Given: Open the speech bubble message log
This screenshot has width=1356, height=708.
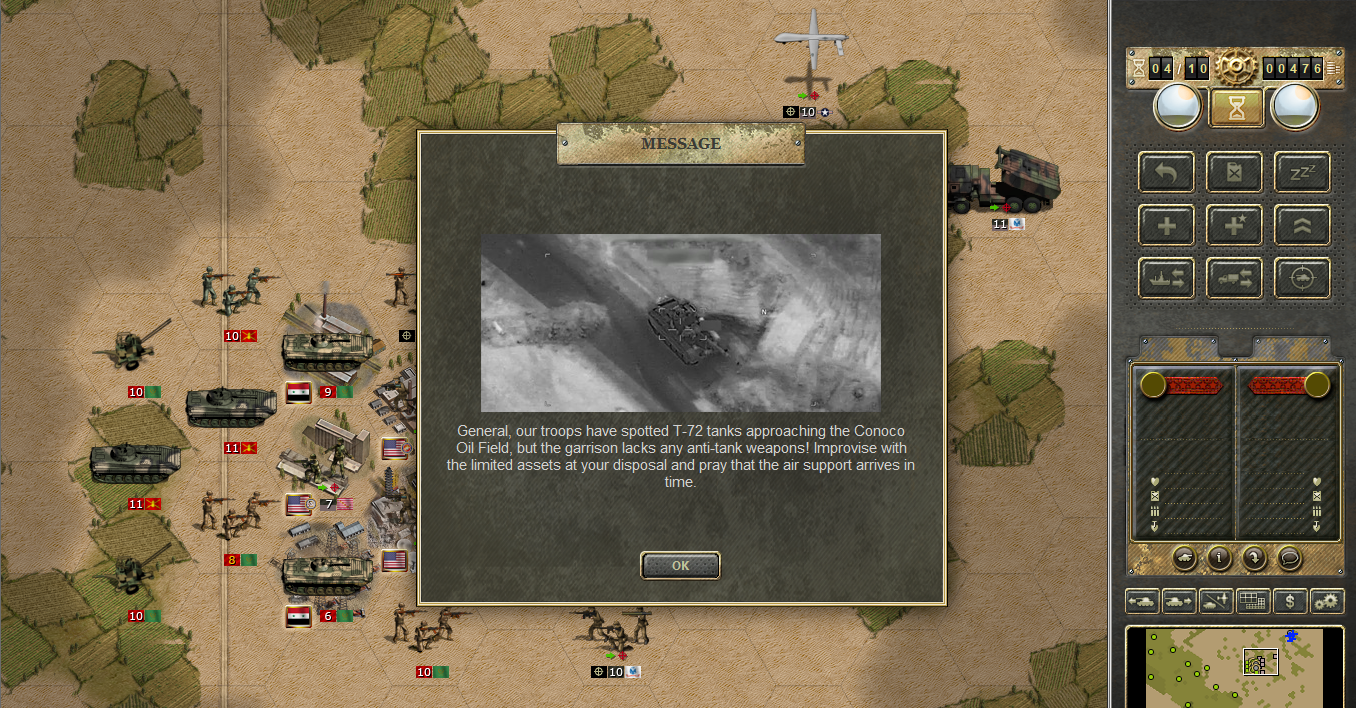Looking at the screenshot, I should pos(1290,558).
